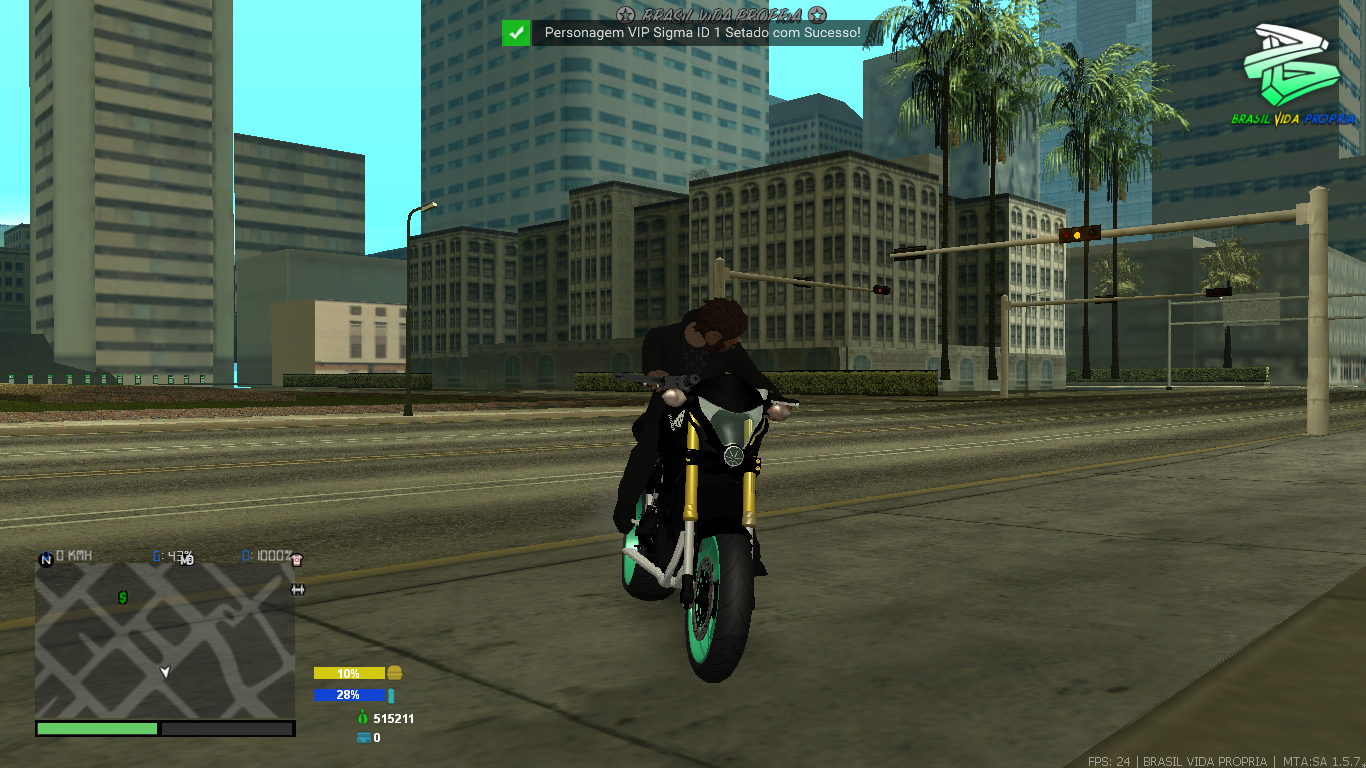
Task: Click the green progress bar under the minimap
Action: (x=96, y=729)
